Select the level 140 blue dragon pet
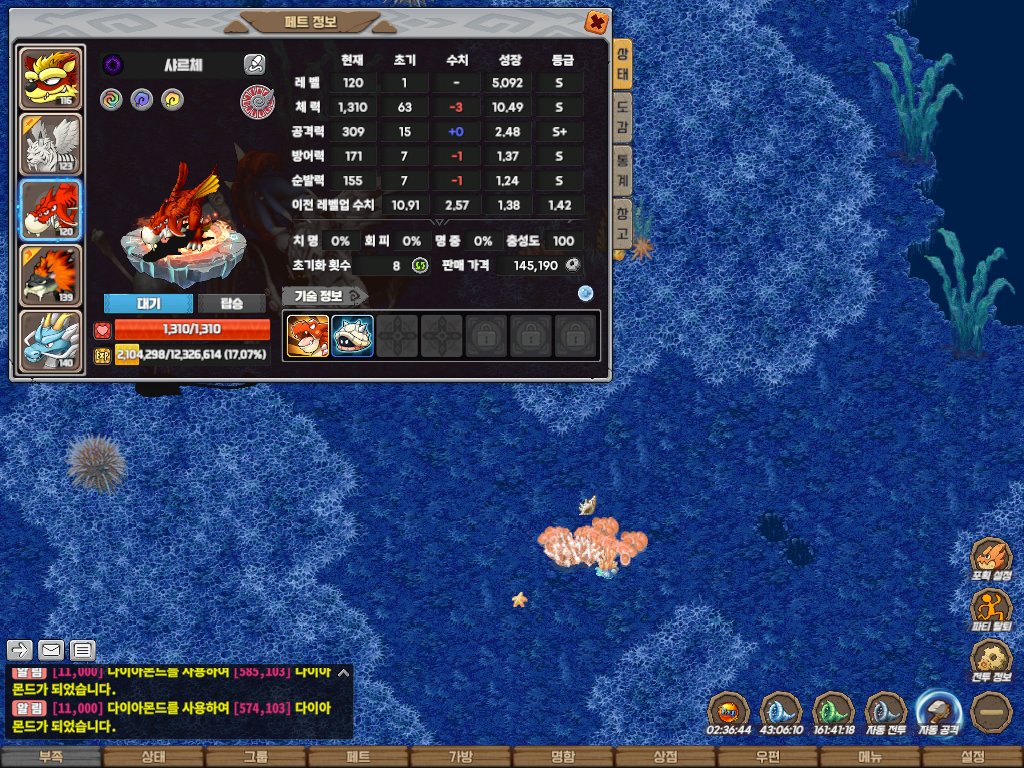Viewport: 1024px width, 768px height. pos(51,339)
